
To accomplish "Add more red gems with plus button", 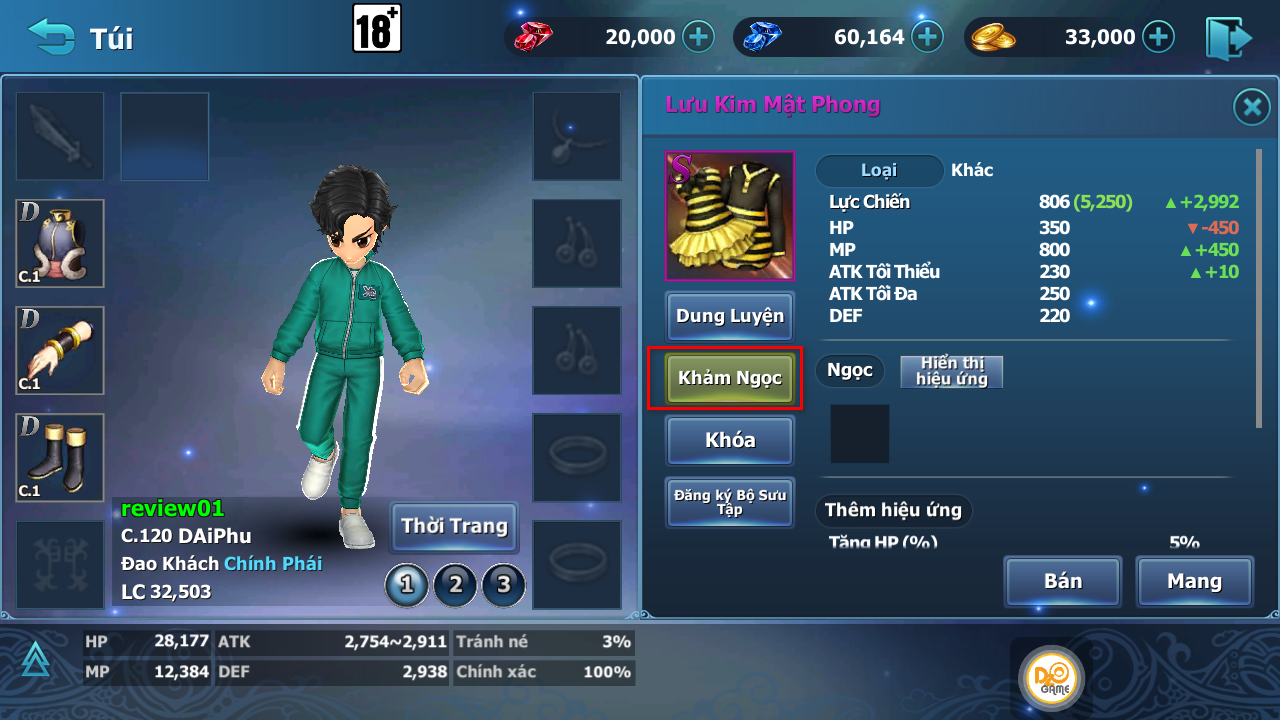I will point(698,37).
